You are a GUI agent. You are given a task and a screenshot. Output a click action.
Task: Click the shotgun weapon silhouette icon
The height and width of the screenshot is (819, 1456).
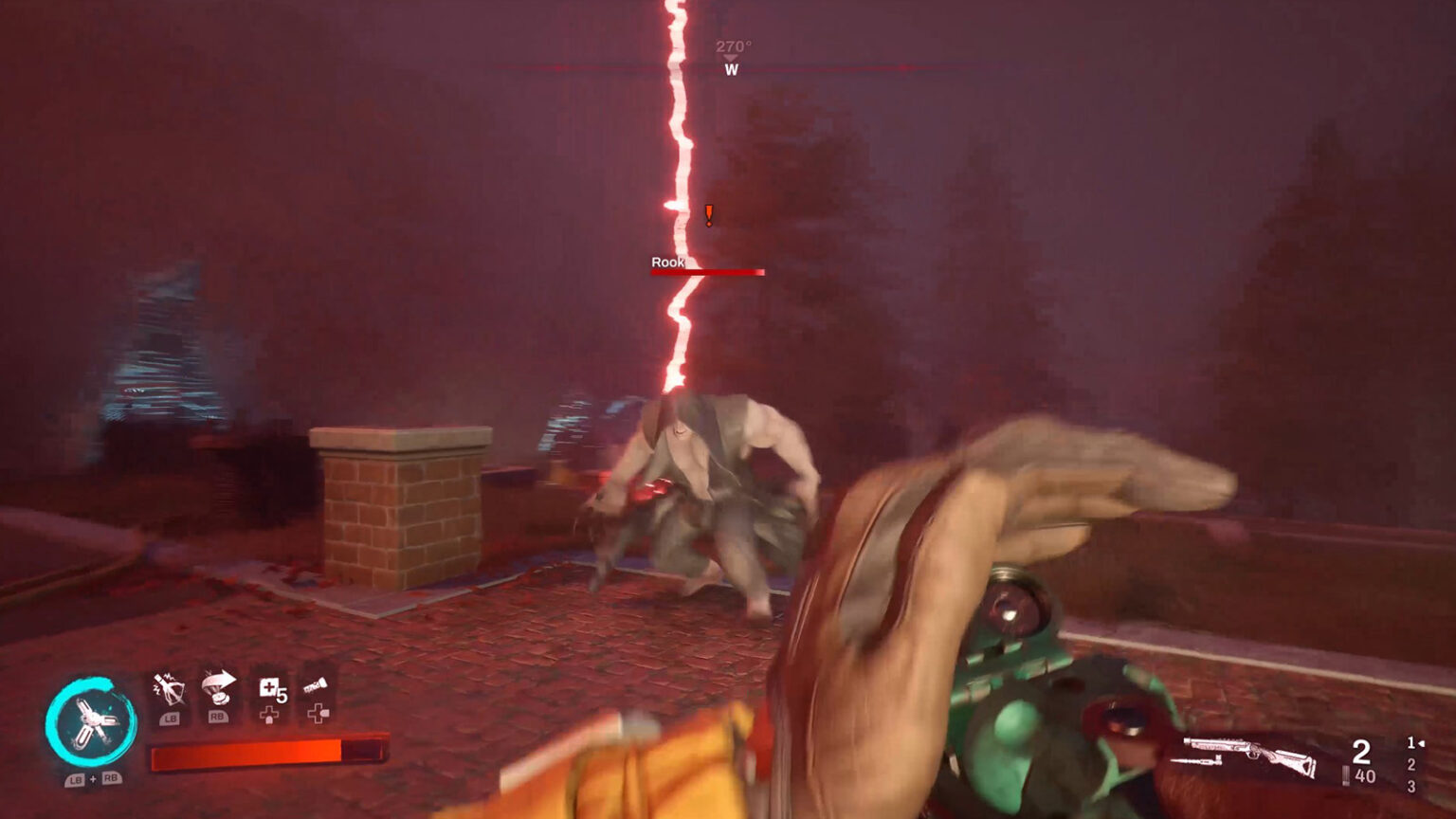tap(1249, 749)
